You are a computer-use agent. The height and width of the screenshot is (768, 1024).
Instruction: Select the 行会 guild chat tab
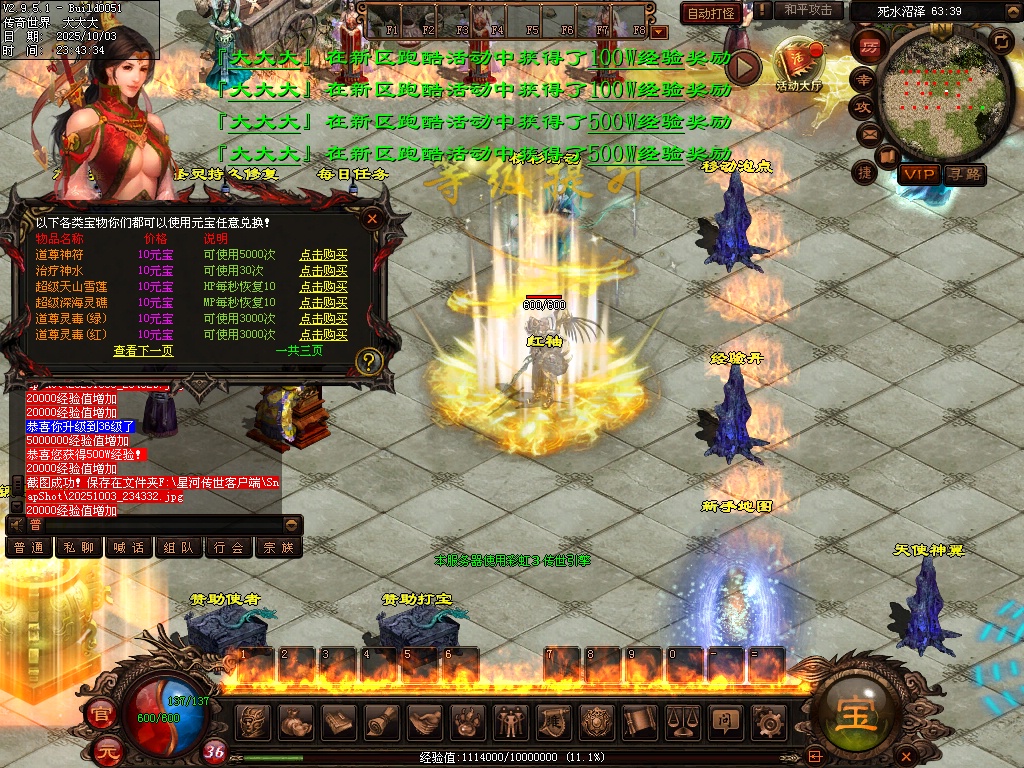tap(229, 548)
